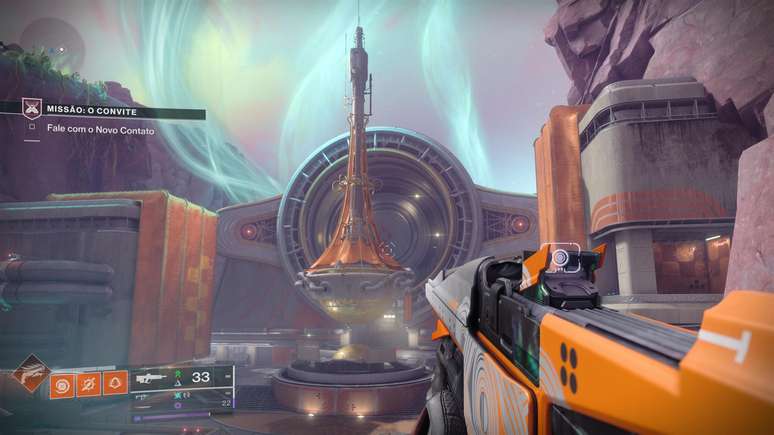Use the grenade ability icon
774x435 pixels.
[x=62, y=383]
